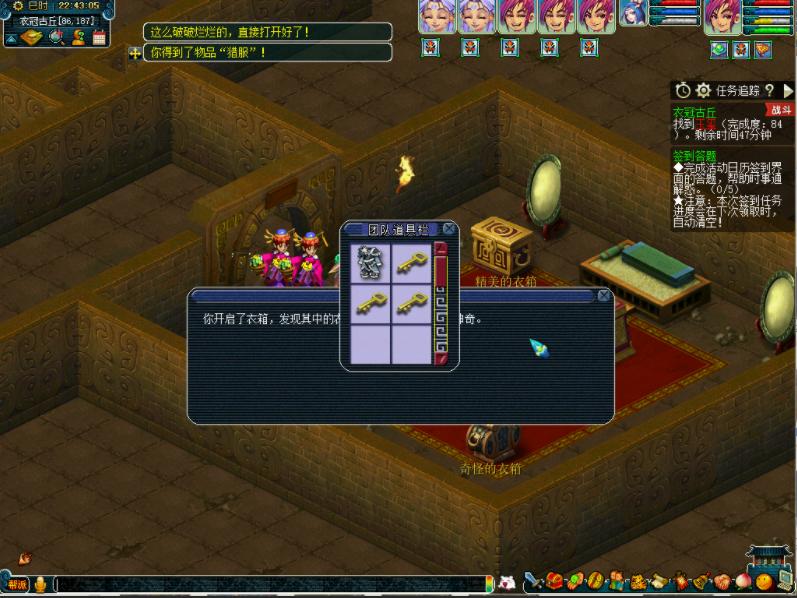797x598 pixels.
Task: Click the red scrollbar in the team item bar
Action: point(440,300)
